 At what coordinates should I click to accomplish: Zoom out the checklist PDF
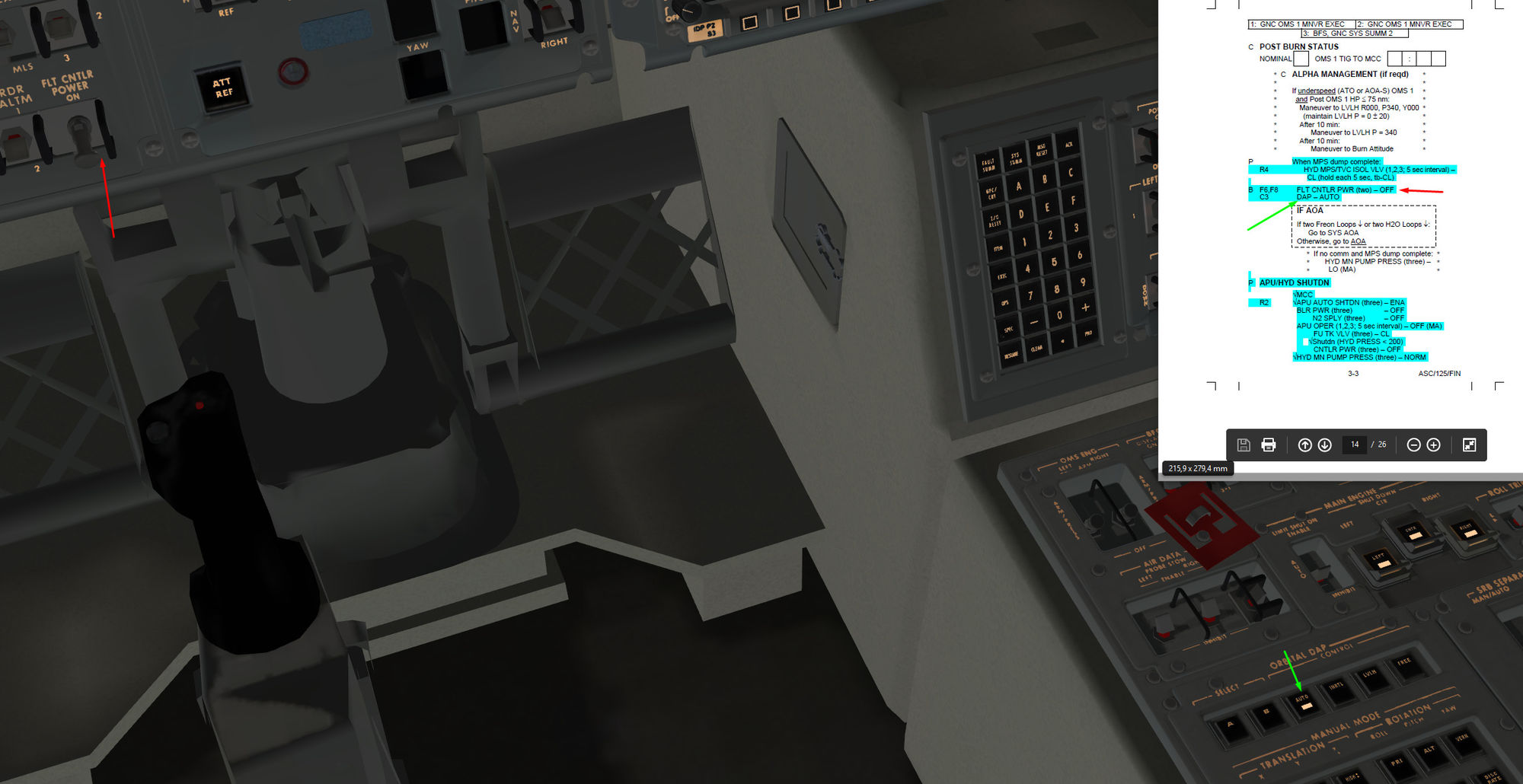coord(1414,445)
